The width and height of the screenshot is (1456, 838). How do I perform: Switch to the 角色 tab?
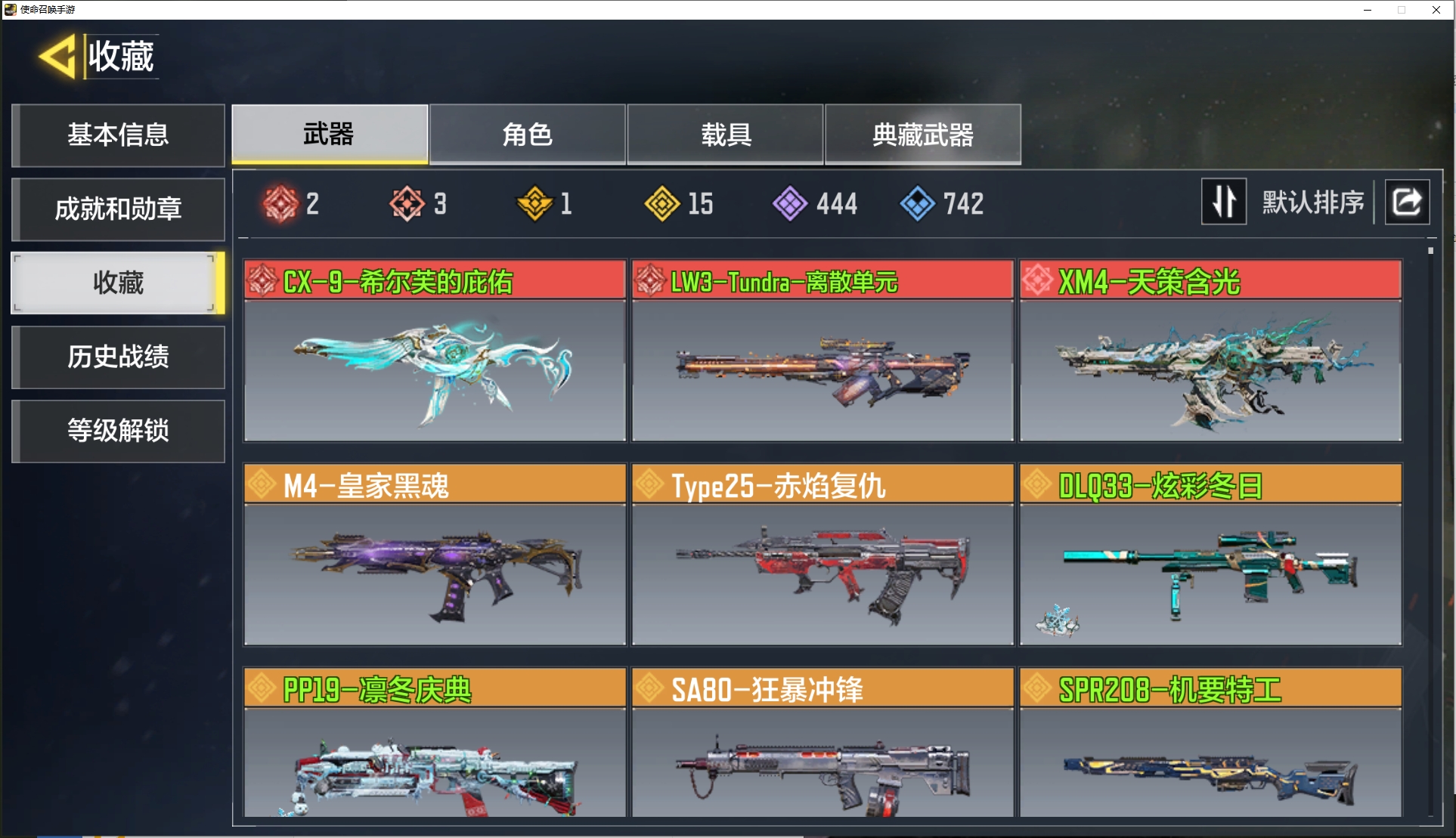[x=527, y=135]
